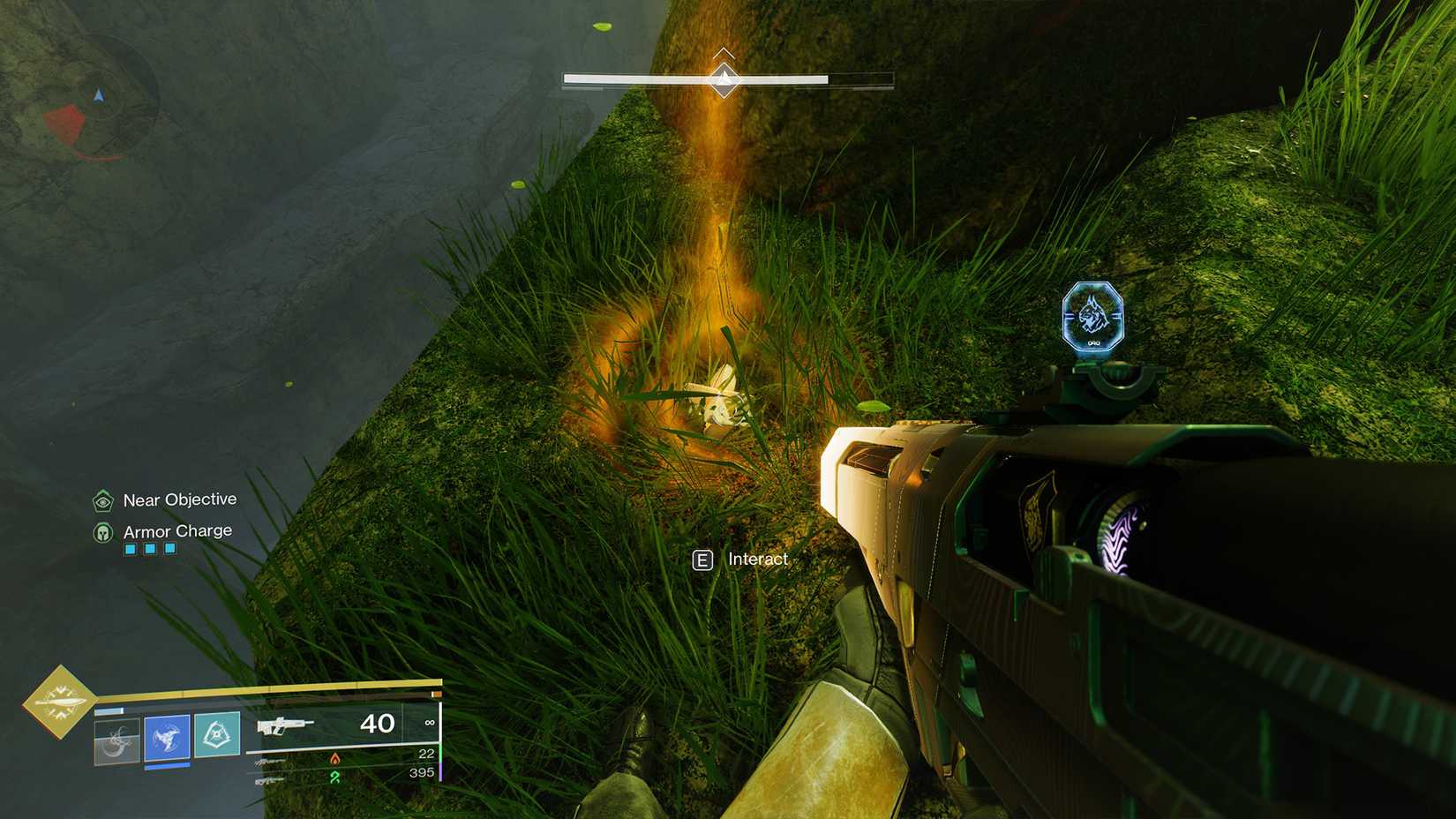1456x819 pixels.
Task: Toggle the third Armor Charge square
Action: tap(169, 548)
